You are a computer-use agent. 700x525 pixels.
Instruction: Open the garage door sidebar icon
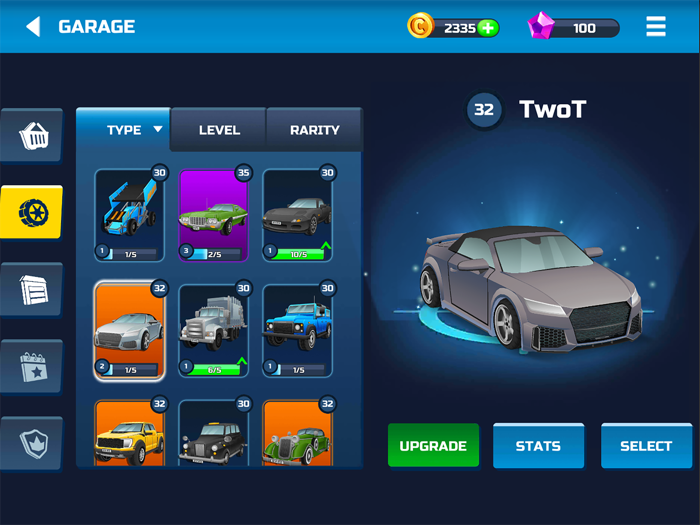tap(33, 289)
